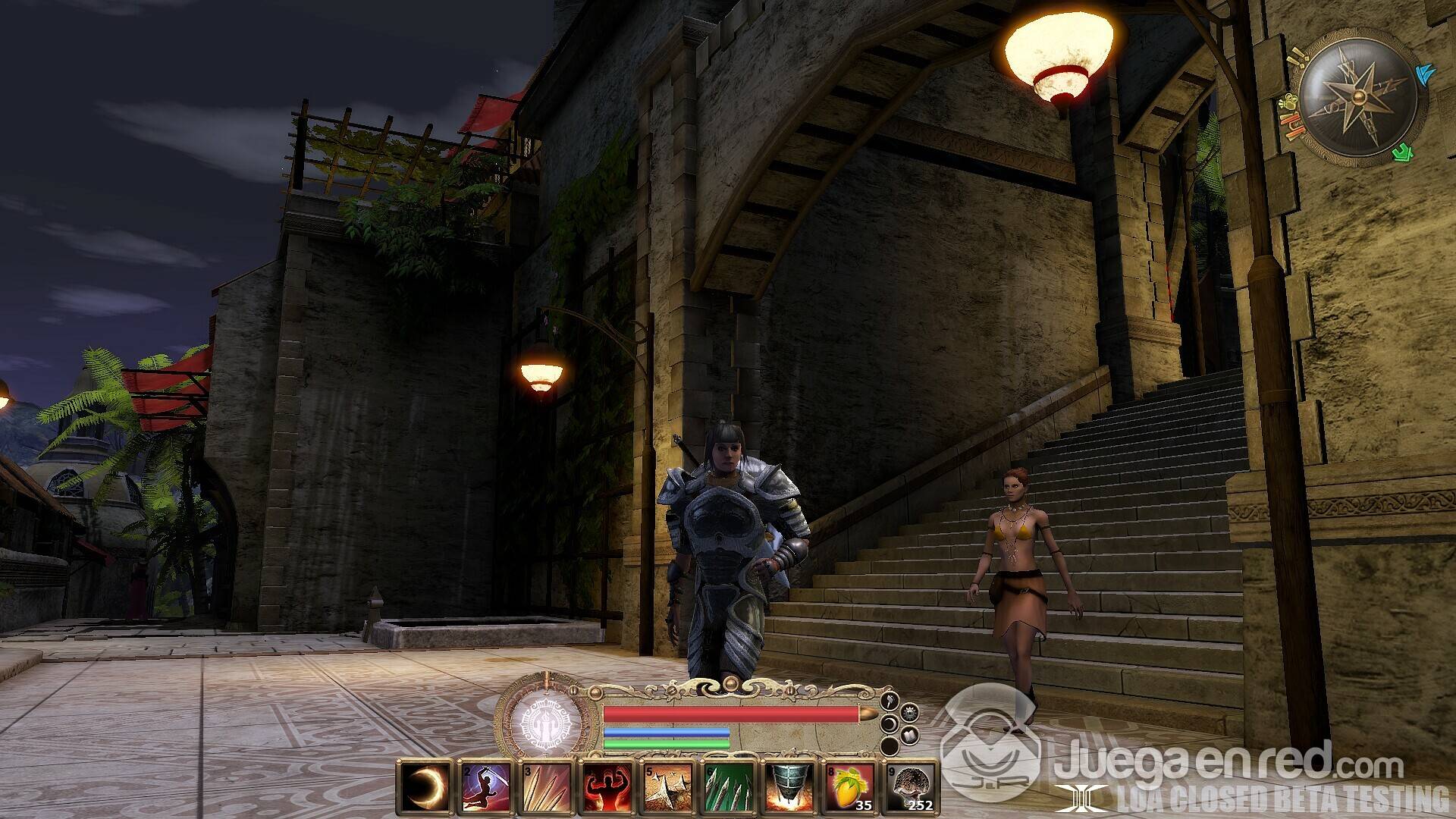
Task: Click the green arrow compass icon
Action: pyautogui.click(x=1404, y=152)
